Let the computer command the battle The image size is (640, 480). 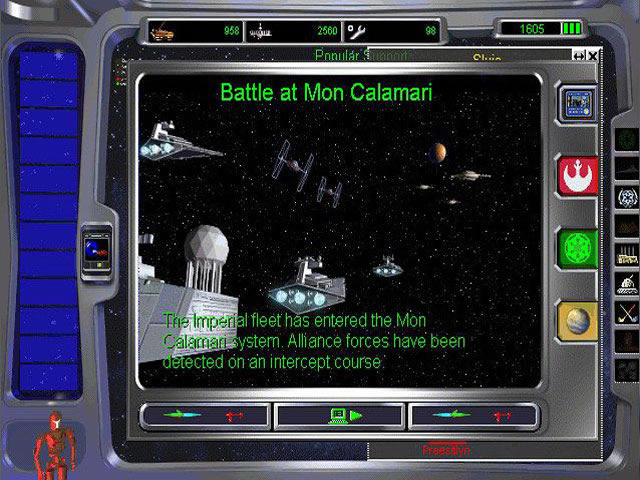click(x=339, y=415)
